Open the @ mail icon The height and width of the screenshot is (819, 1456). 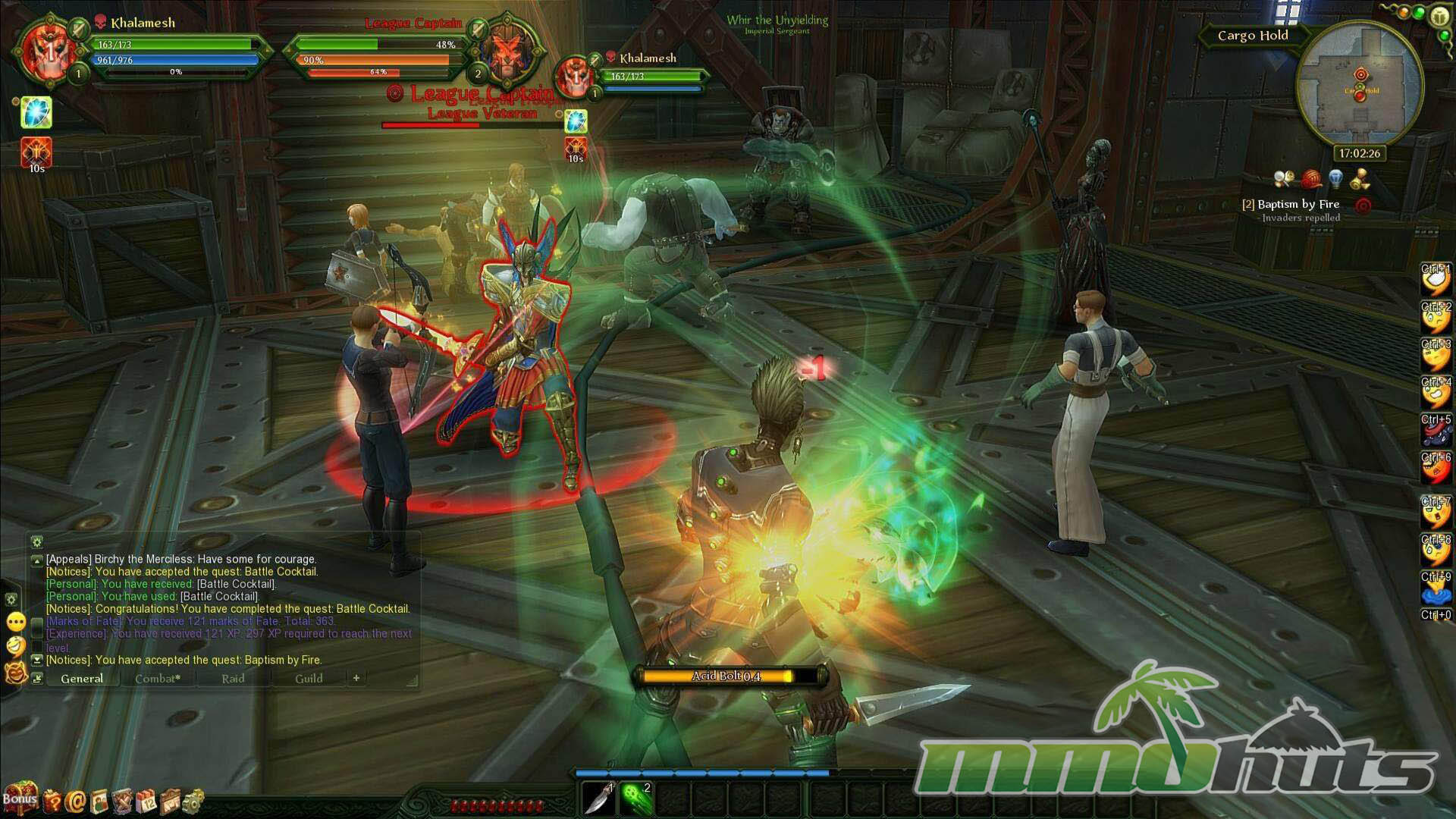click(x=76, y=800)
